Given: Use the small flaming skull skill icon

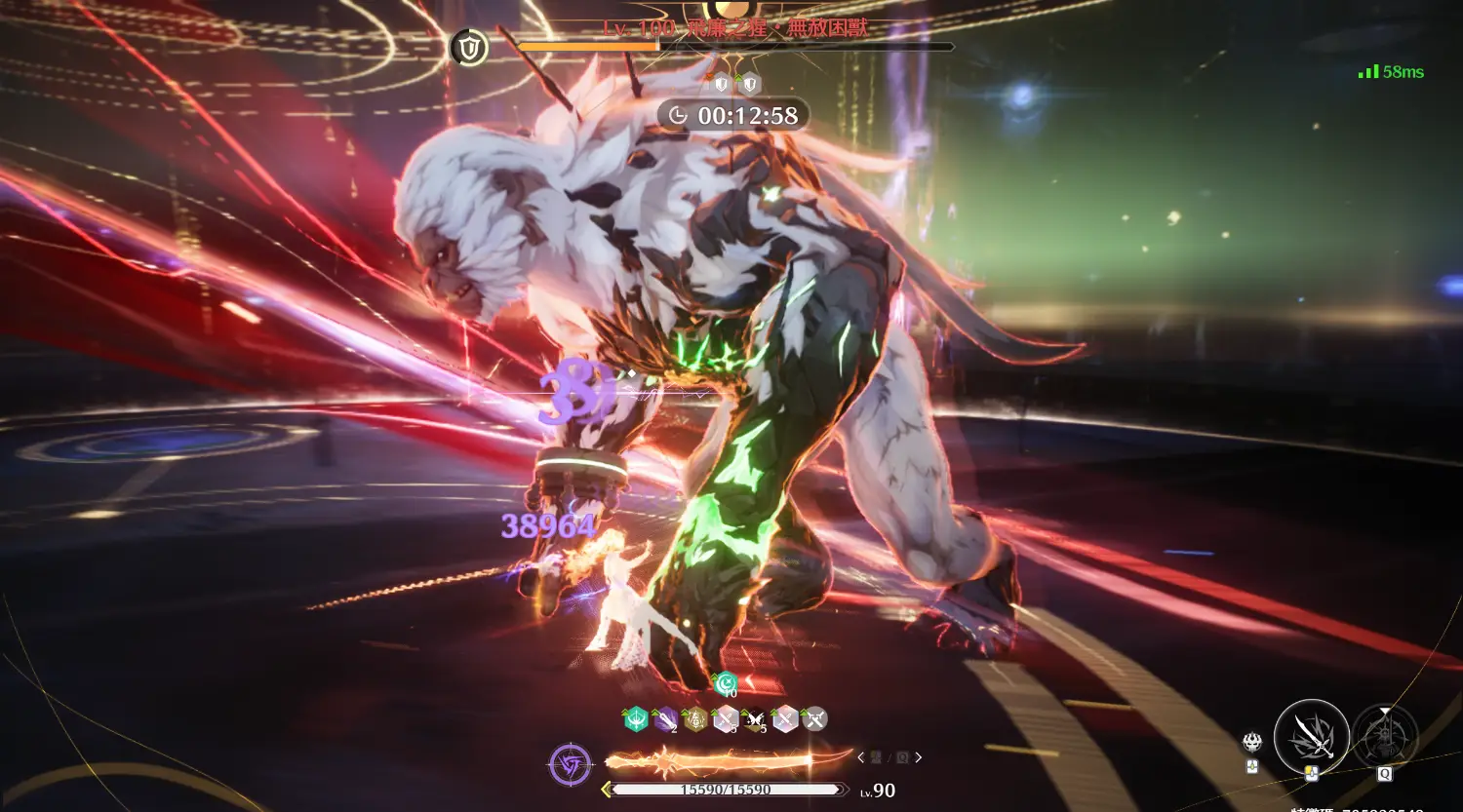Looking at the screenshot, I should tap(1252, 743).
